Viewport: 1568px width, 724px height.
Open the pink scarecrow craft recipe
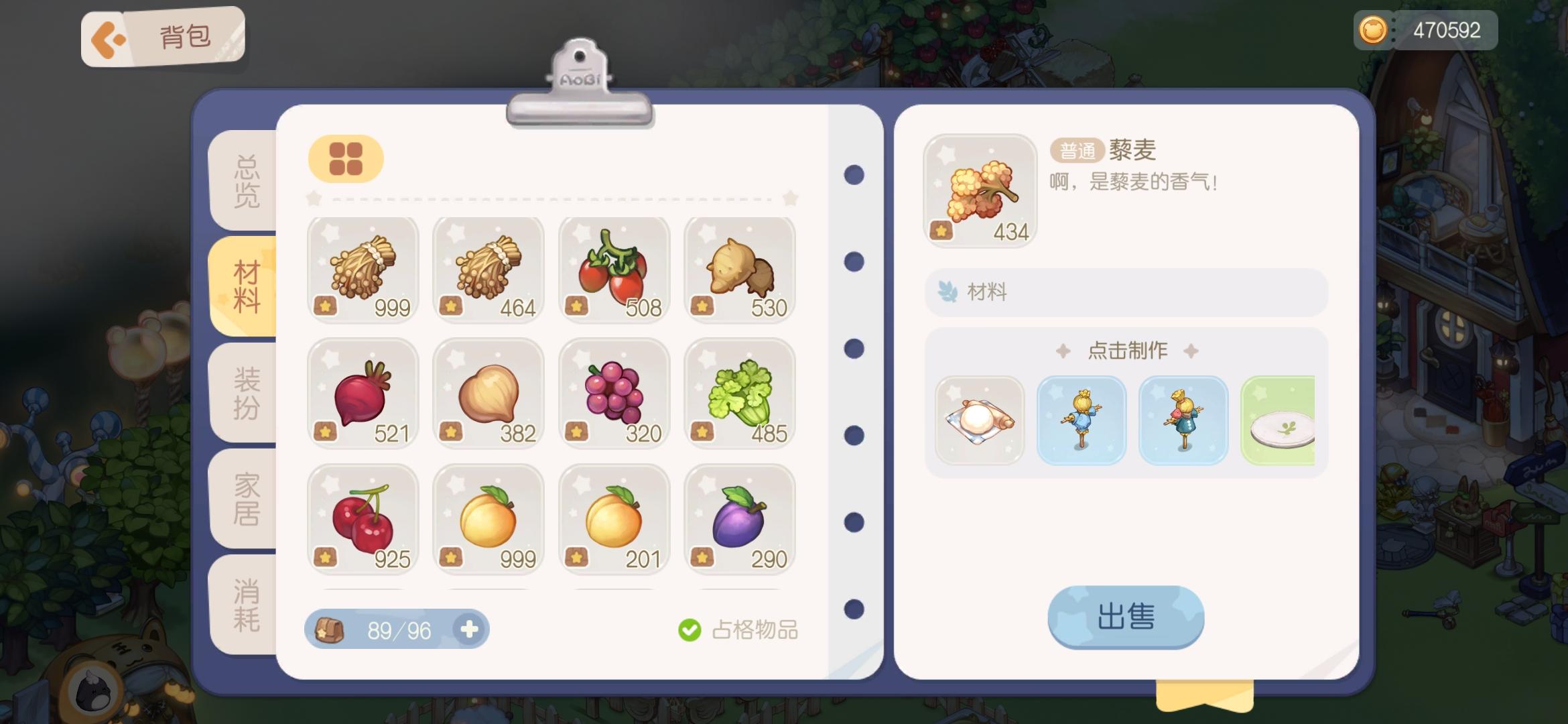point(1180,420)
